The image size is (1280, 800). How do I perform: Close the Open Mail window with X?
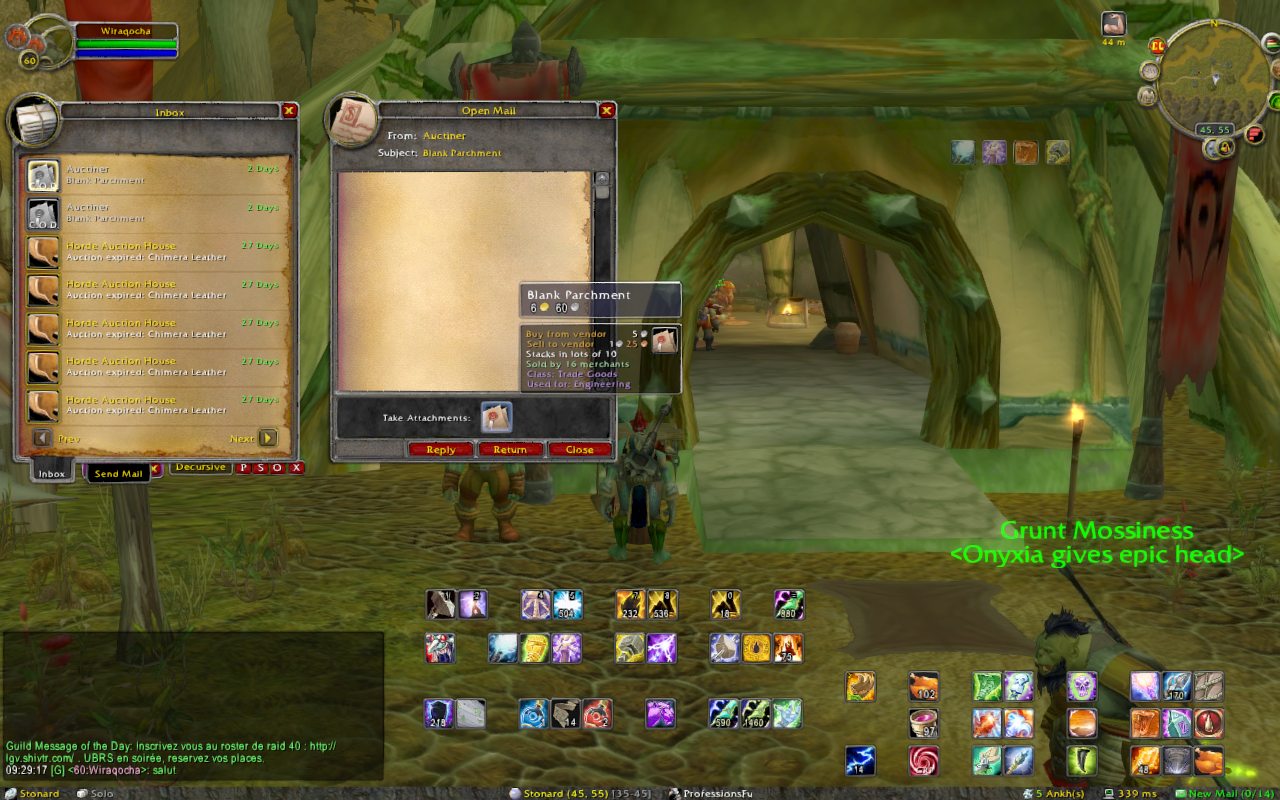(606, 110)
